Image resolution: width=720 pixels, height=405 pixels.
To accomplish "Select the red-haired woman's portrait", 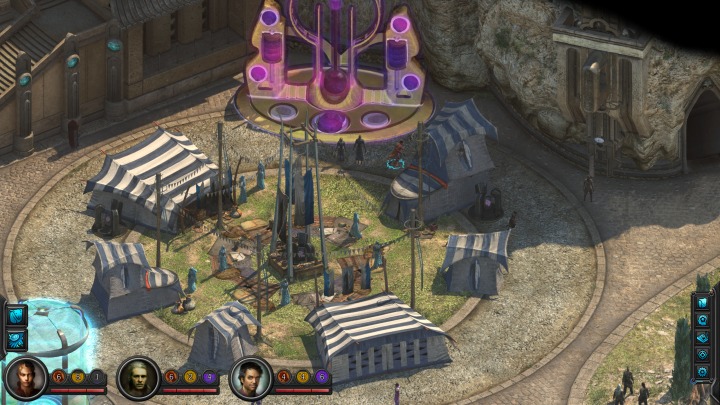I will coord(26,378).
